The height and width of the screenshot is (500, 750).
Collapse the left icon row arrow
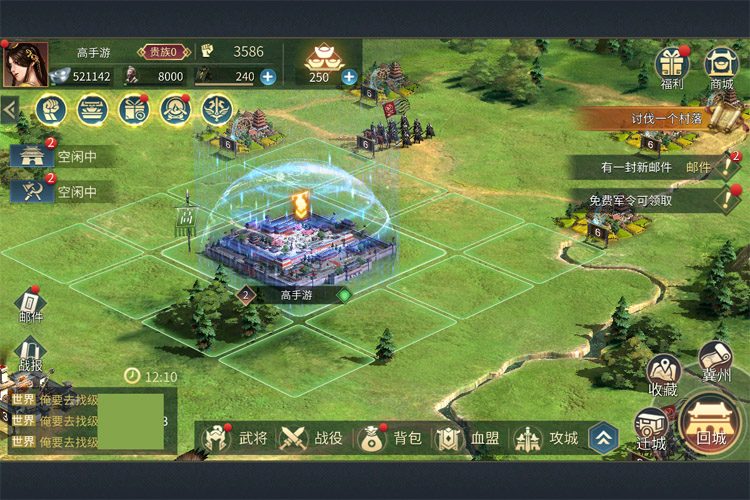10,109
